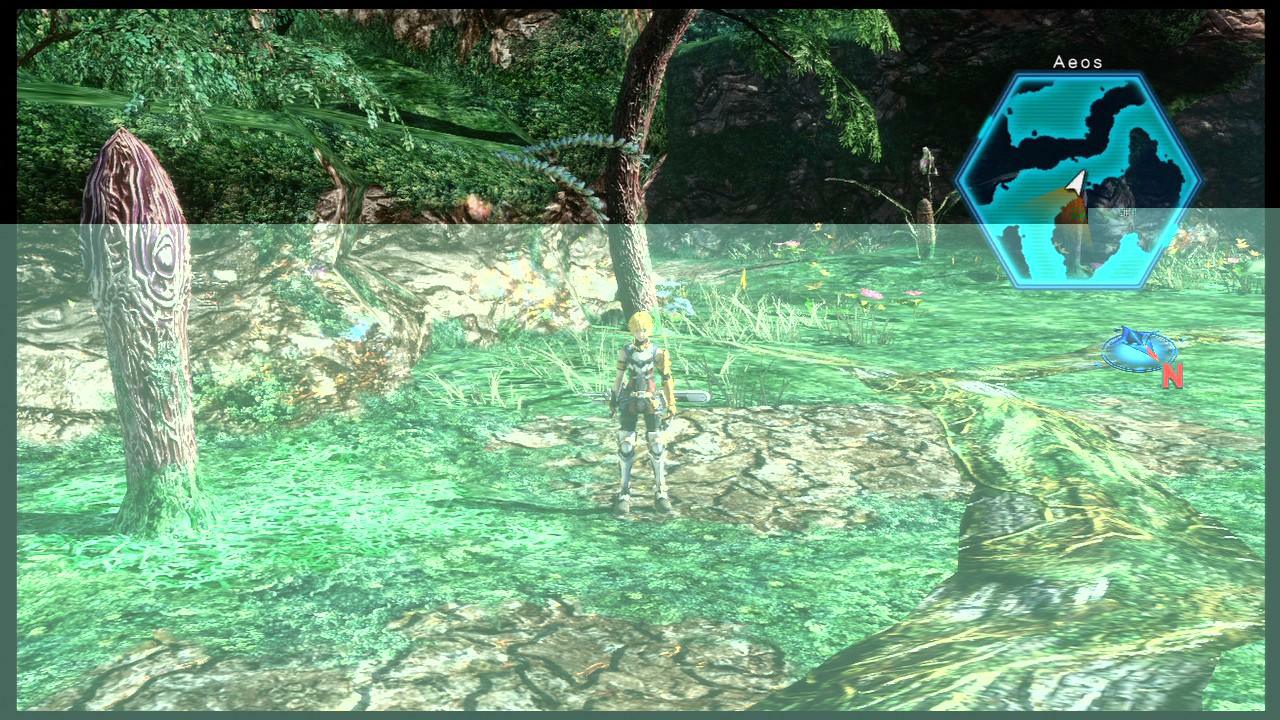Click the blond-haired character Edge
The image size is (1280, 720).
640,400
